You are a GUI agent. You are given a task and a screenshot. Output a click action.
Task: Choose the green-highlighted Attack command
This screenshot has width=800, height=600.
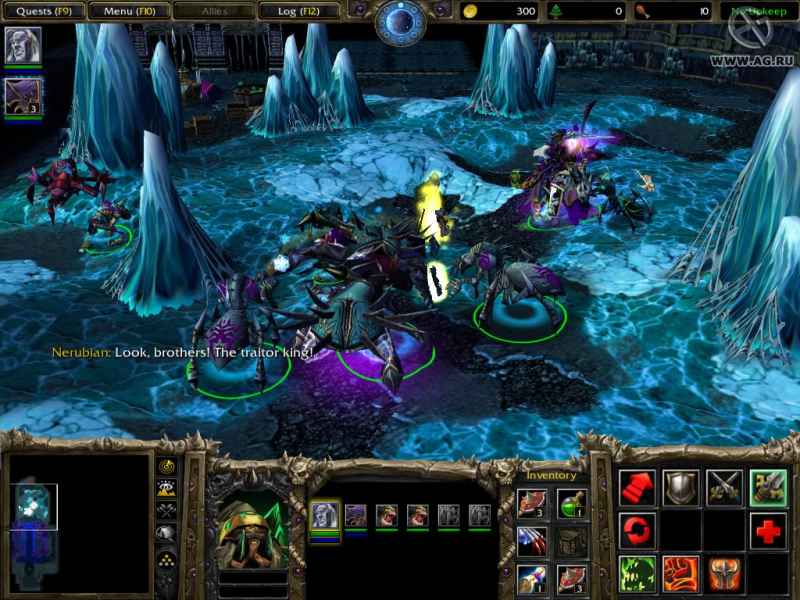click(x=768, y=488)
